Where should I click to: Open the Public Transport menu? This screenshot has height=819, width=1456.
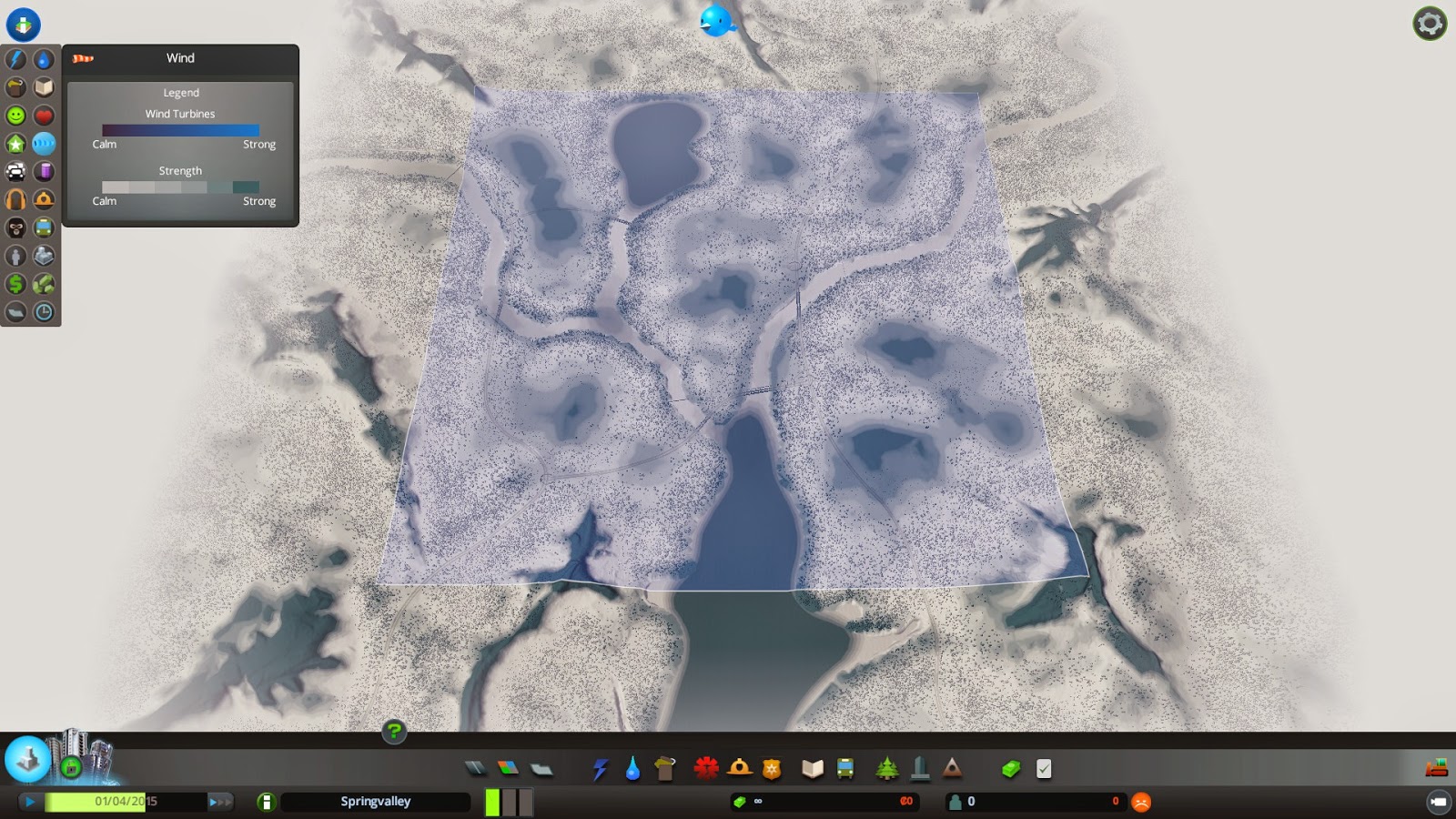[x=845, y=769]
